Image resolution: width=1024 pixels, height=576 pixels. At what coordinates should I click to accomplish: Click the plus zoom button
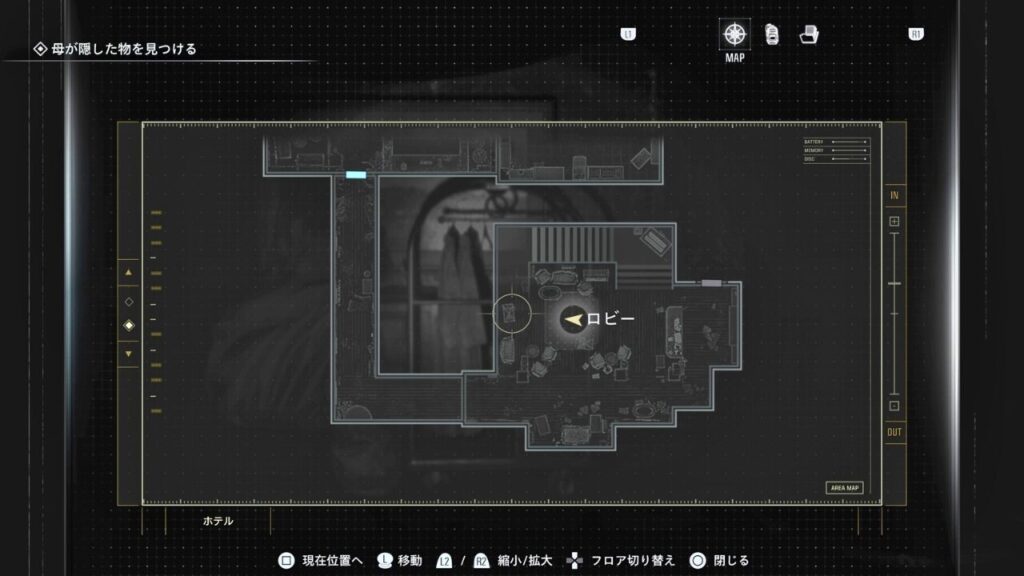(x=894, y=221)
